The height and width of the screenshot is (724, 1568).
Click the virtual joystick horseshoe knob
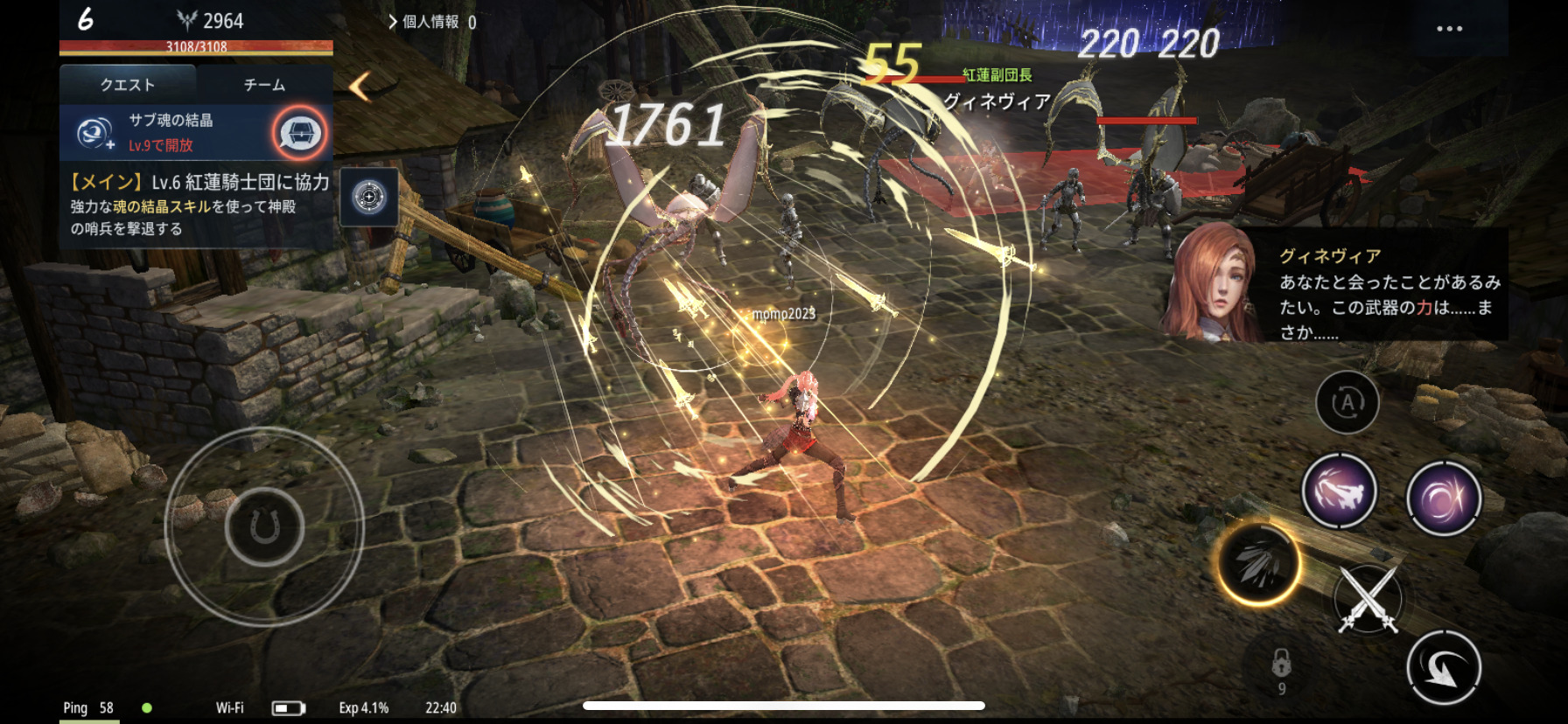coord(264,527)
